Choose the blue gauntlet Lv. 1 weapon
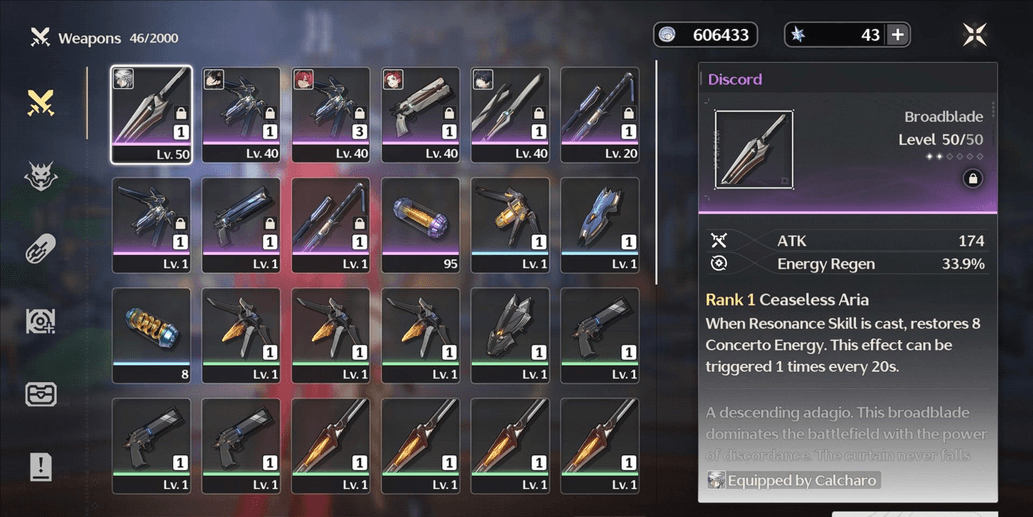The image size is (1033, 517). pos(599,225)
